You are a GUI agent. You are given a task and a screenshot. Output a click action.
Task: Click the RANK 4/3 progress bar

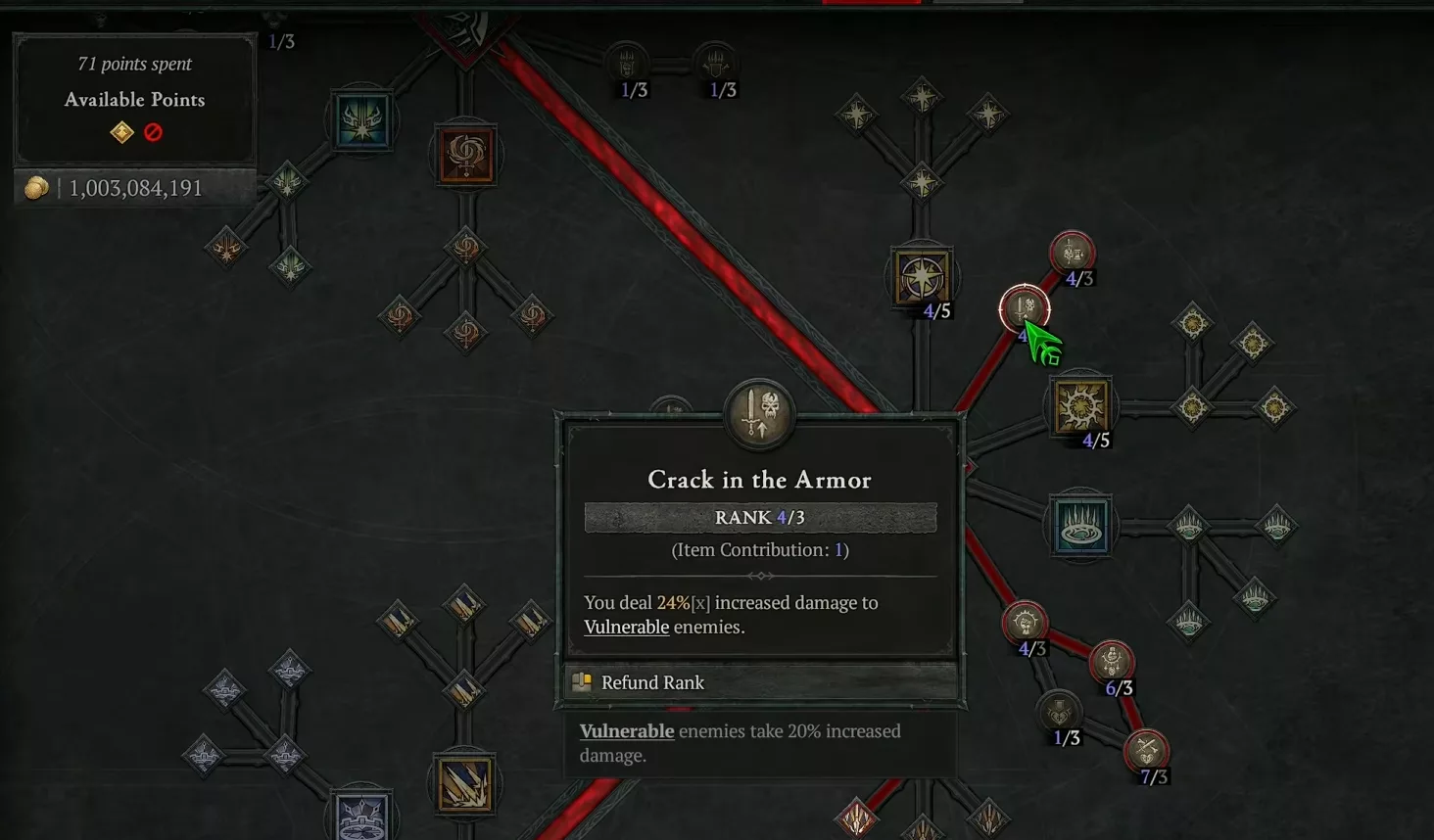tap(759, 517)
